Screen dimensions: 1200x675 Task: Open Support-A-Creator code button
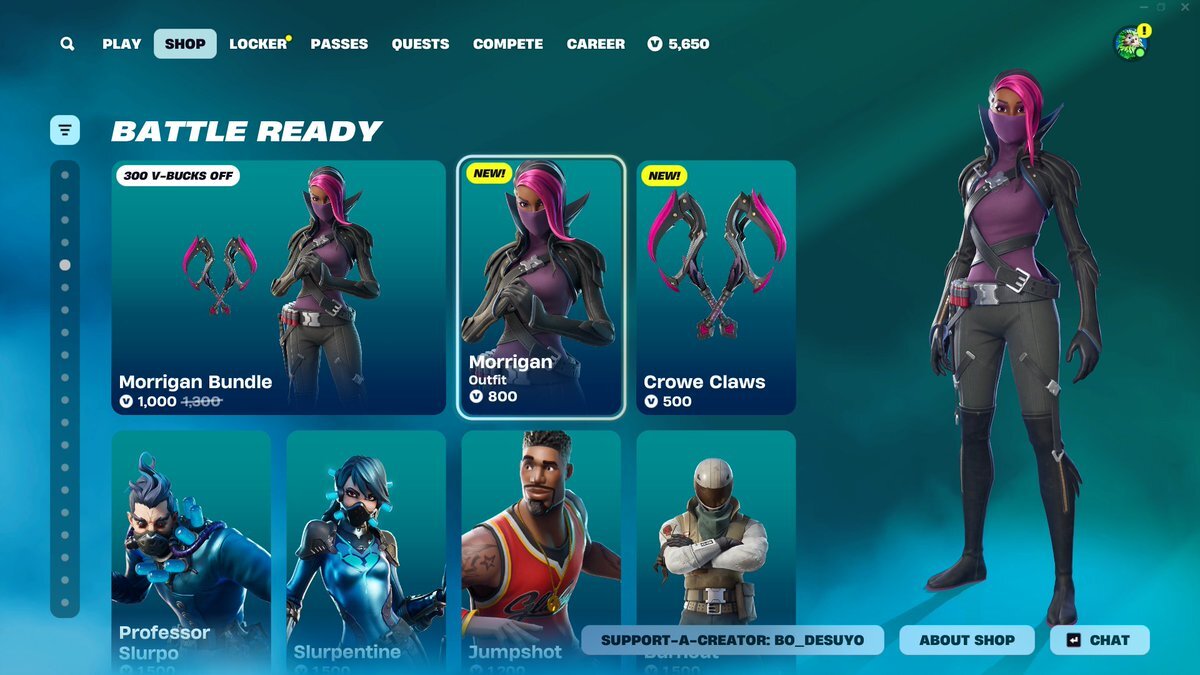click(732, 640)
